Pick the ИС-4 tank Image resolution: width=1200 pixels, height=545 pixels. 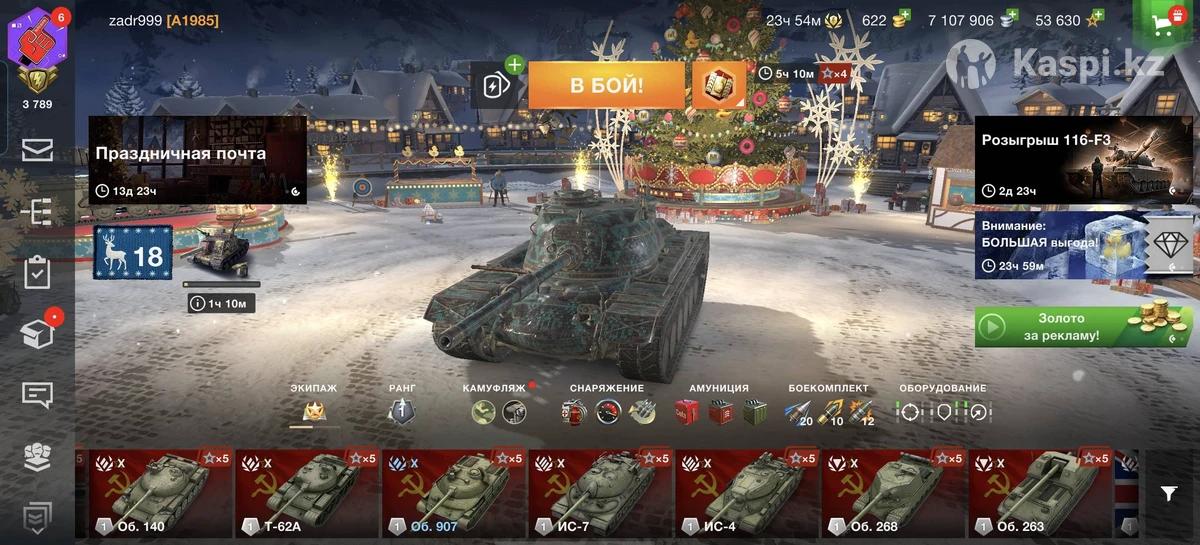point(749,493)
